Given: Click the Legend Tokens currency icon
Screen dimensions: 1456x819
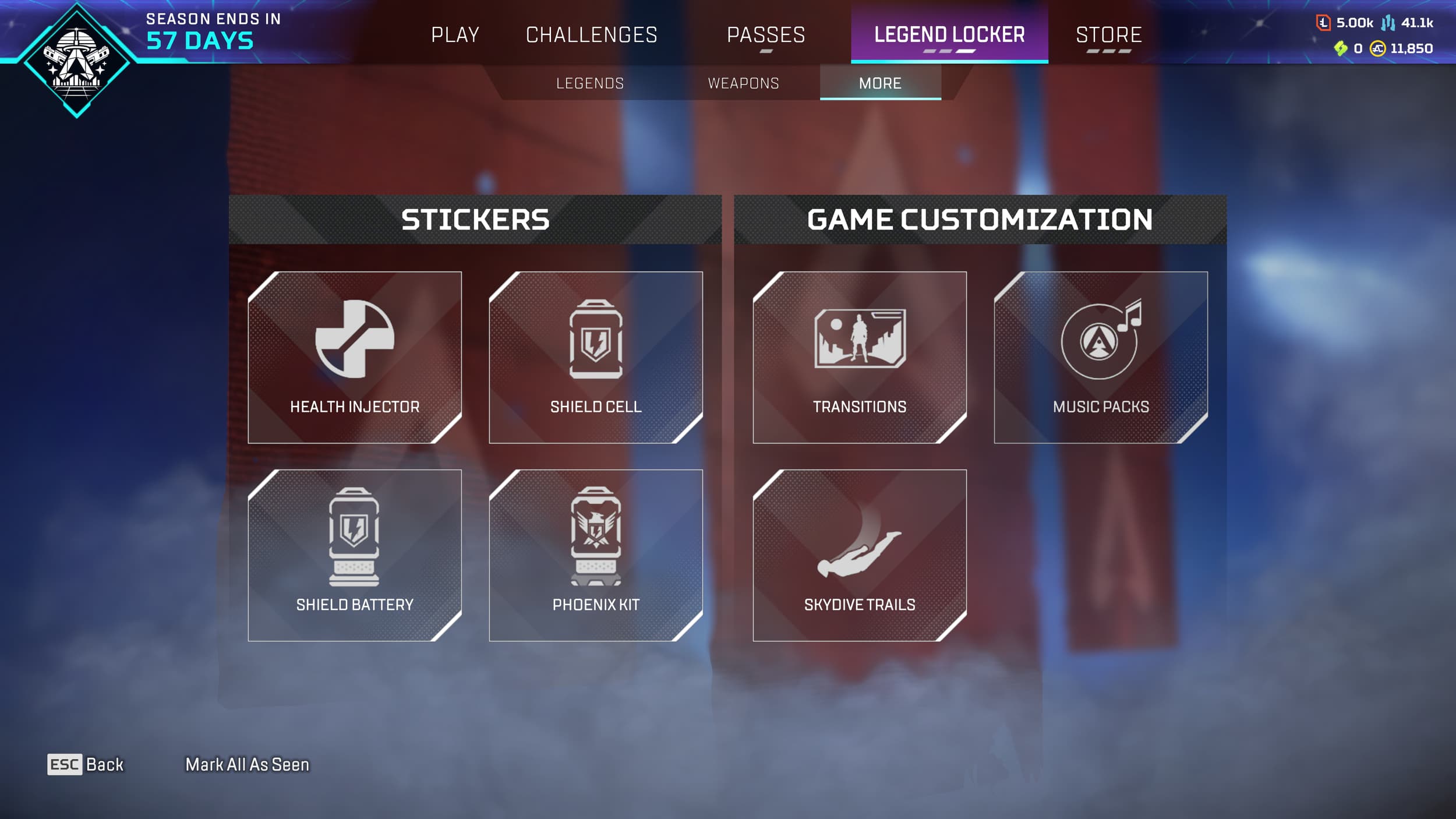Looking at the screenshot, I should tap(1323, 23).
